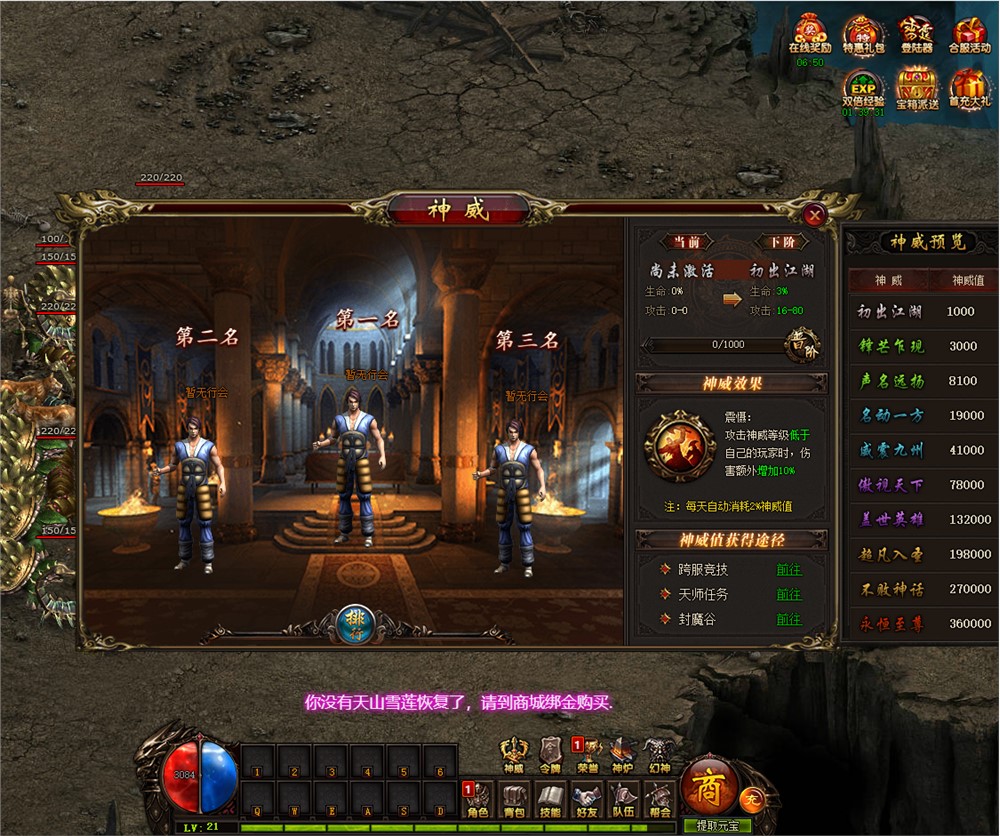Open the 排行 ranking button
Screen dimensions: 1000x836
point(354,620)
